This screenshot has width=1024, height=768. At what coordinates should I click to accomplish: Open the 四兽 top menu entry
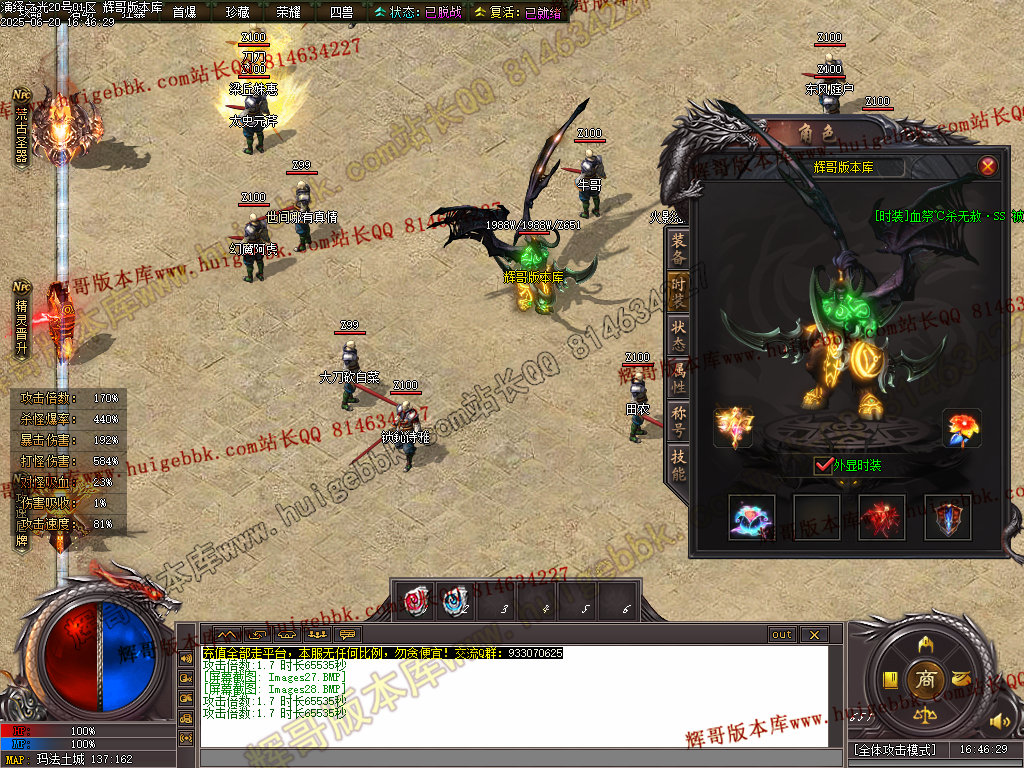(x=341, y=12)
